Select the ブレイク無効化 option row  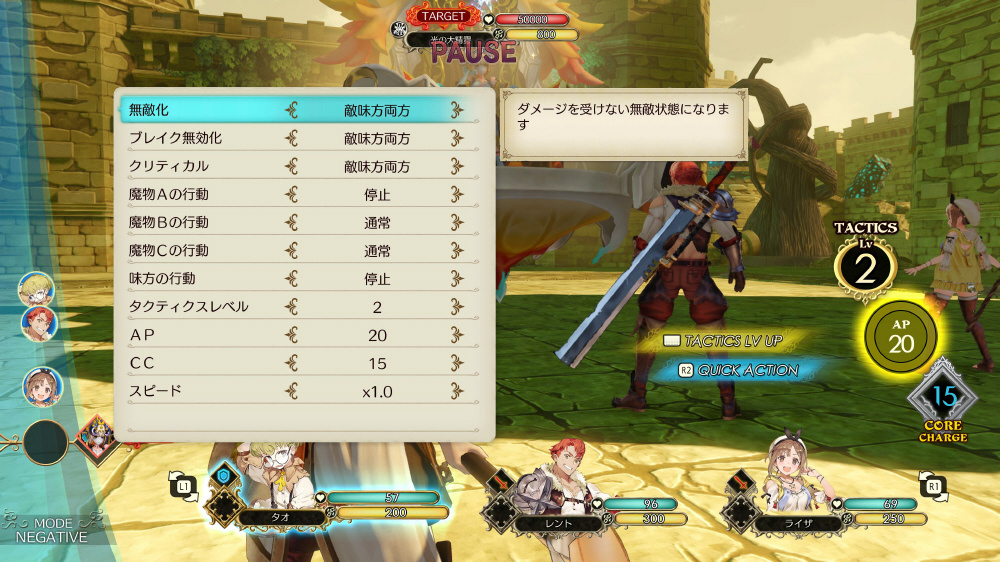pos(298,138)
